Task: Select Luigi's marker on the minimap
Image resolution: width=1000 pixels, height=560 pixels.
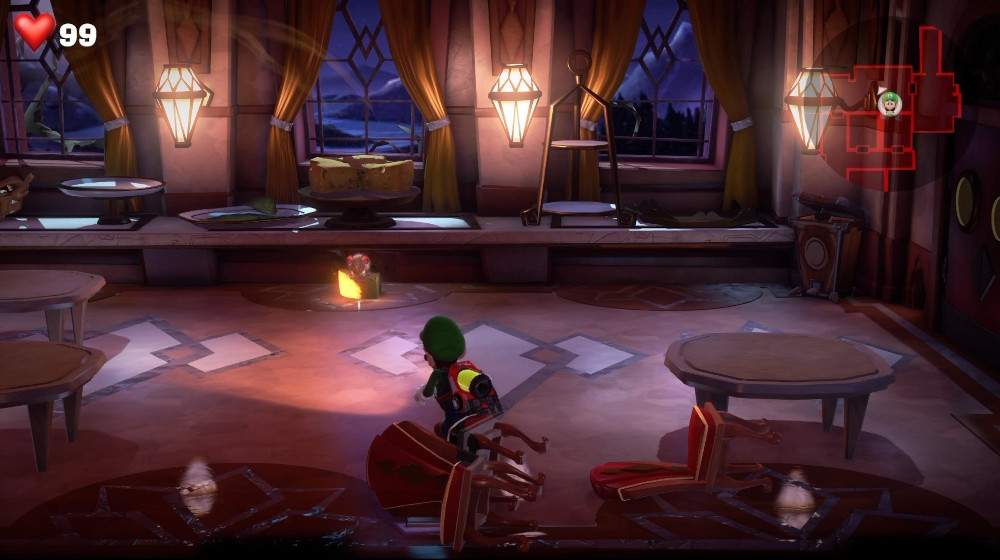Action: [889, 102]
